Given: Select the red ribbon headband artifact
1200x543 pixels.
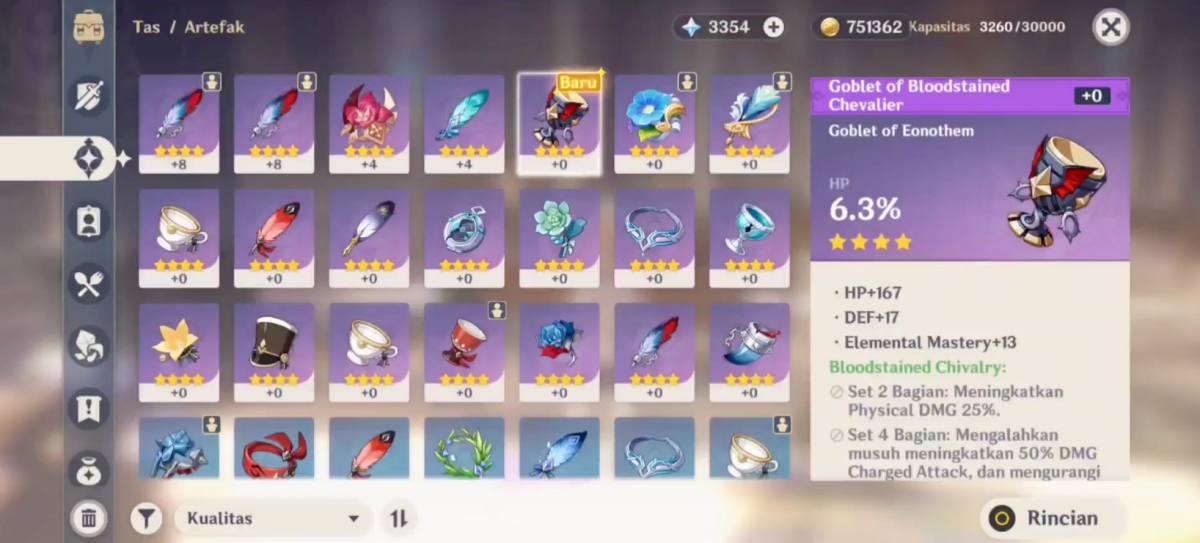Looking at the screenshot, I should [274, 449].
